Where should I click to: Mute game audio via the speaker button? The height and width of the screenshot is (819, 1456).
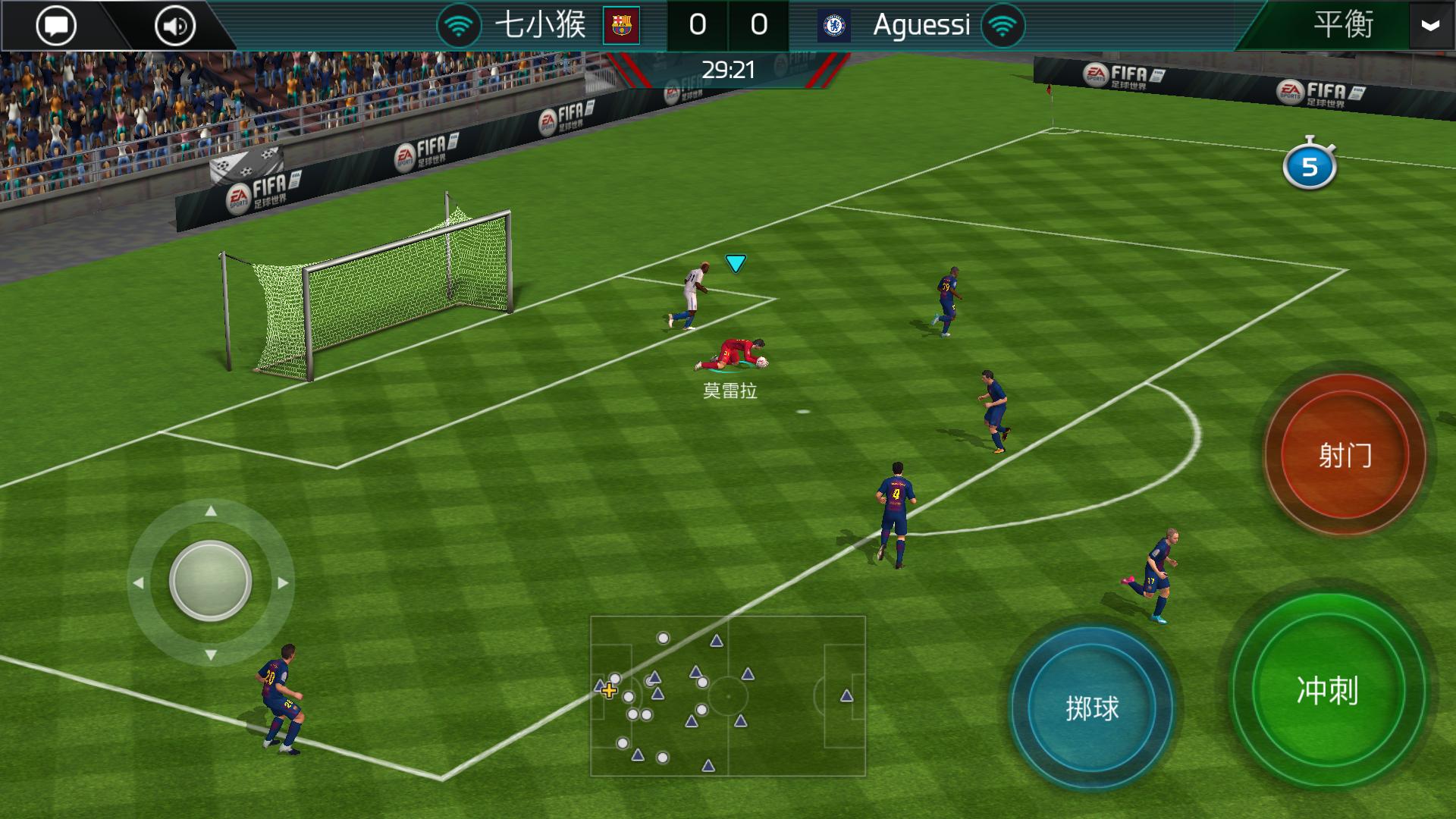pyautogui.click(x=173, y=24)
